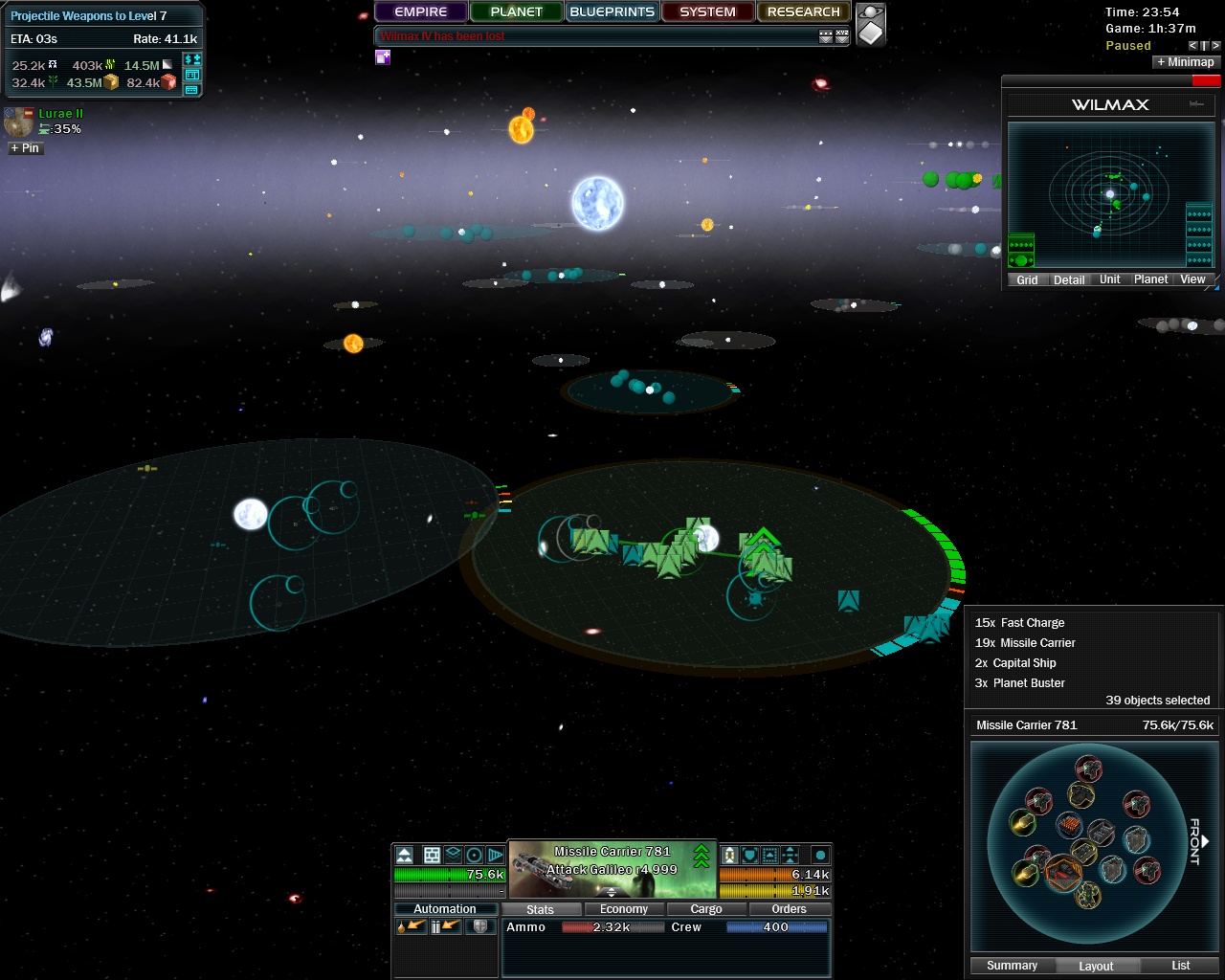
Task: Click the + Minimap button
Action: (1185, 62)
